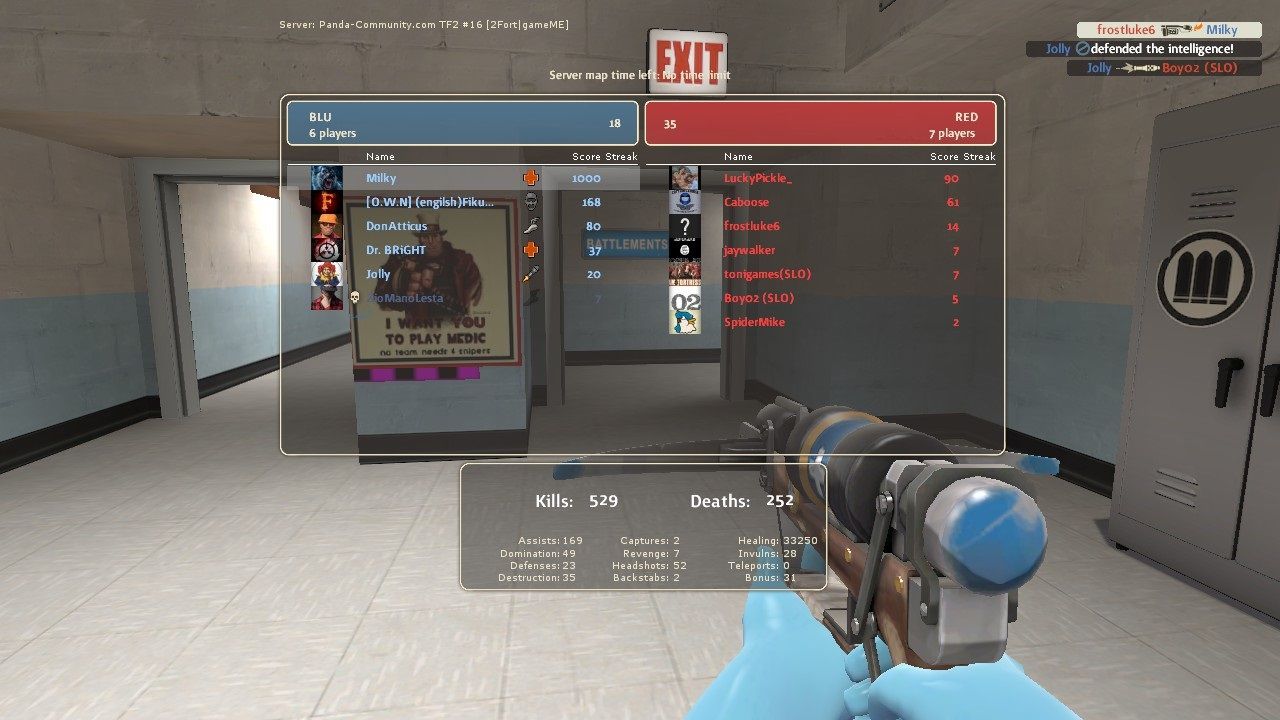
Task: Click the shield icon in the defended intelligence notification
Action: (x=1084, y=48)
